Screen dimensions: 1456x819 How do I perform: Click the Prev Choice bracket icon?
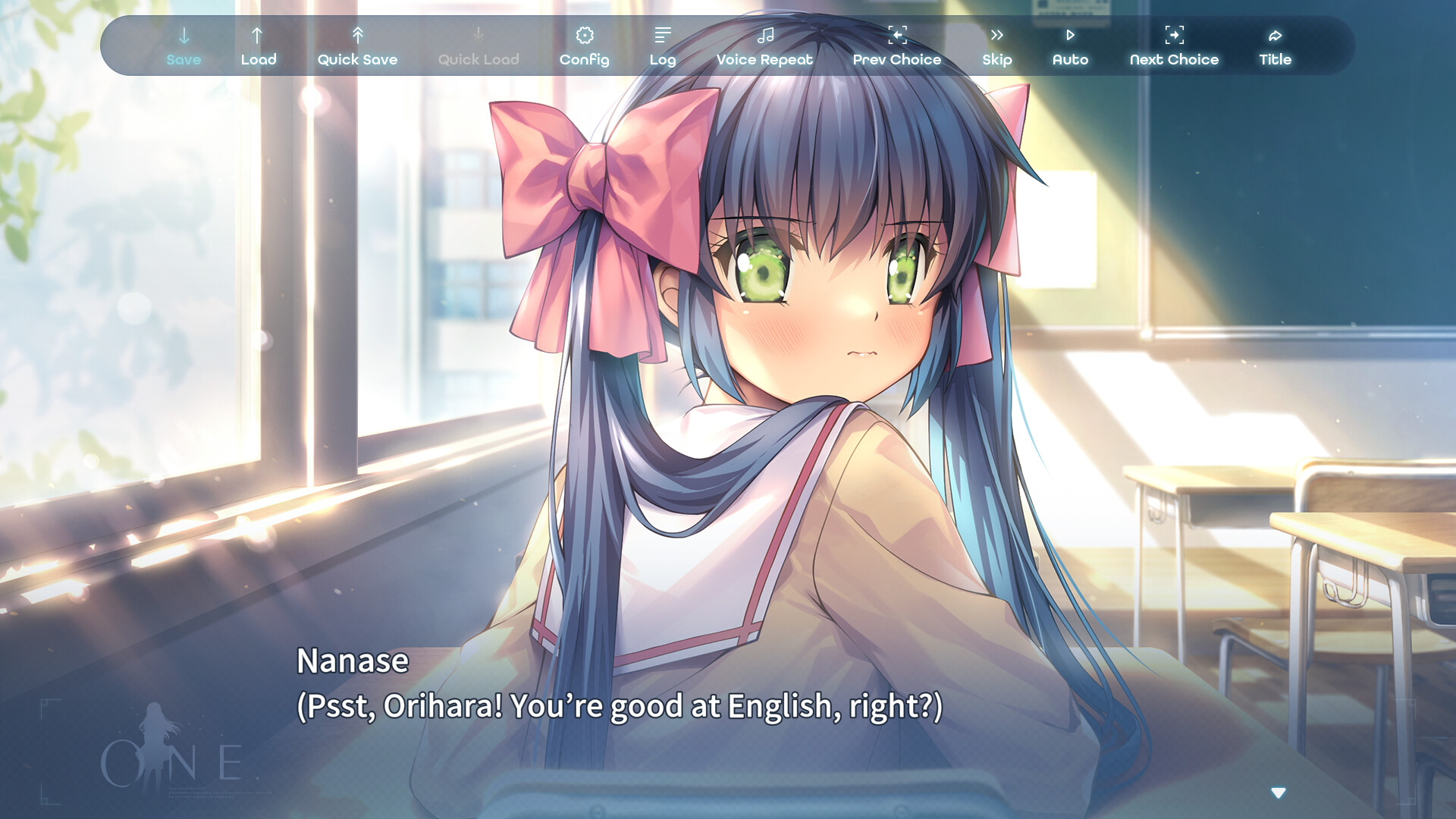click(x=897, y=34)
